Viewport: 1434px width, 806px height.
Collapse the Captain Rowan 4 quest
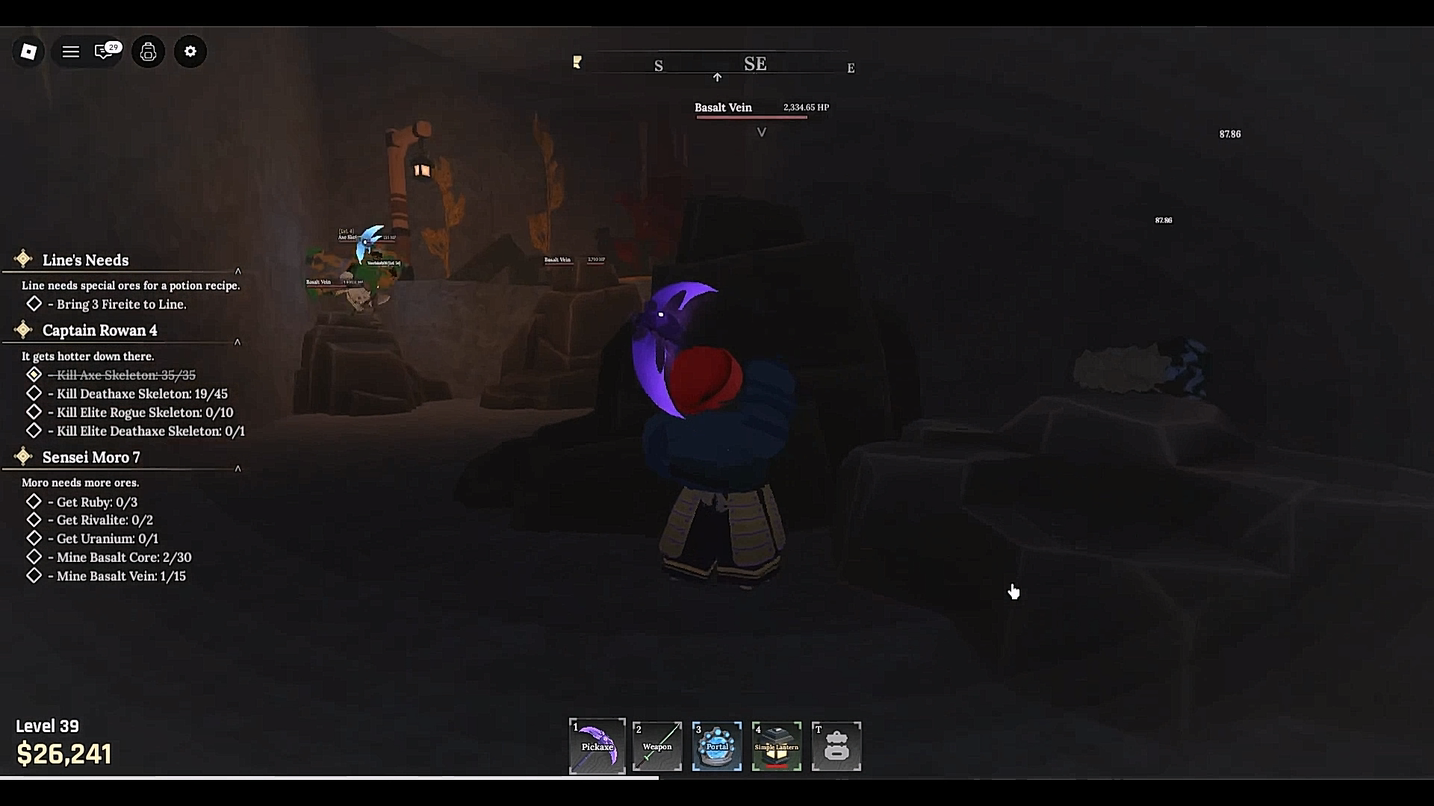click(238, 342)
